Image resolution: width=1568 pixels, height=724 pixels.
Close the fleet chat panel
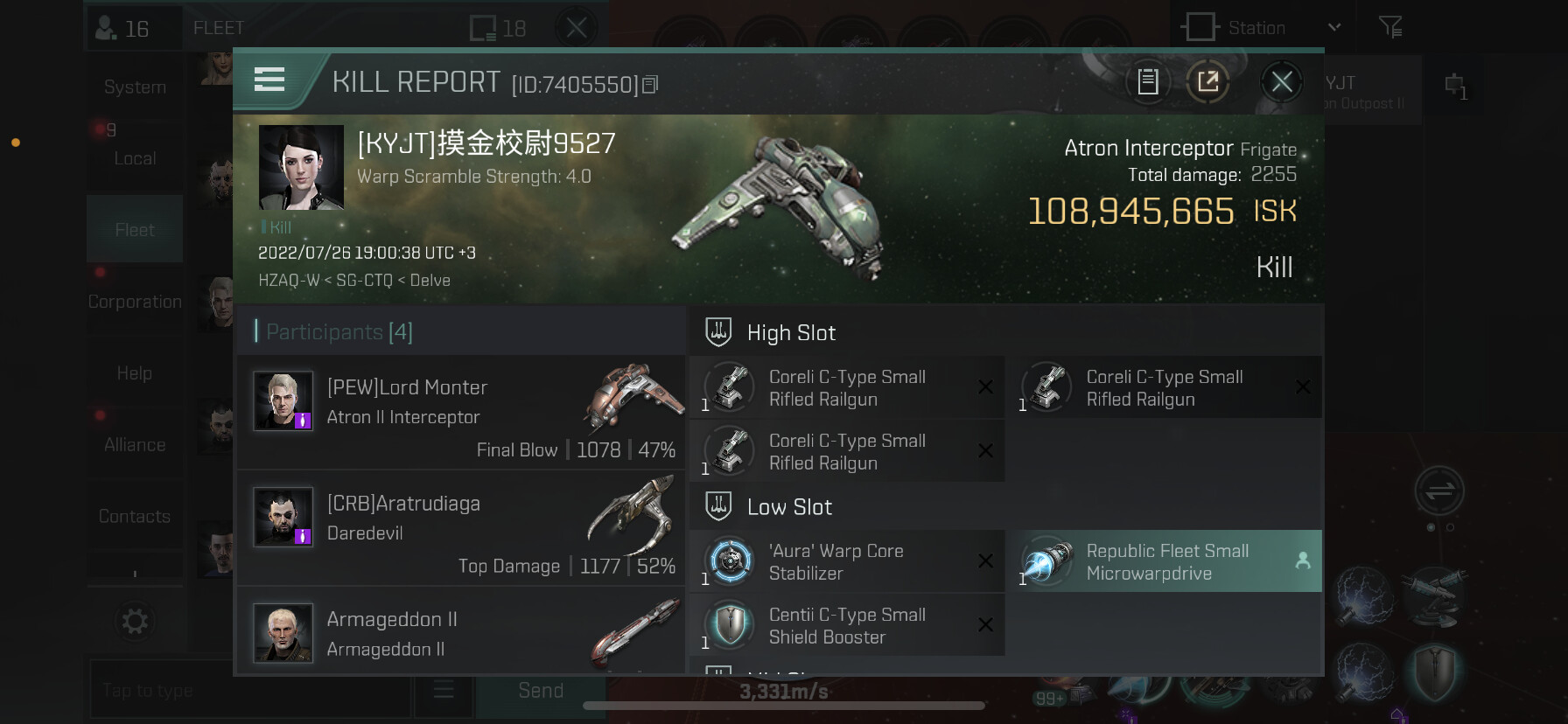point(576,28)
